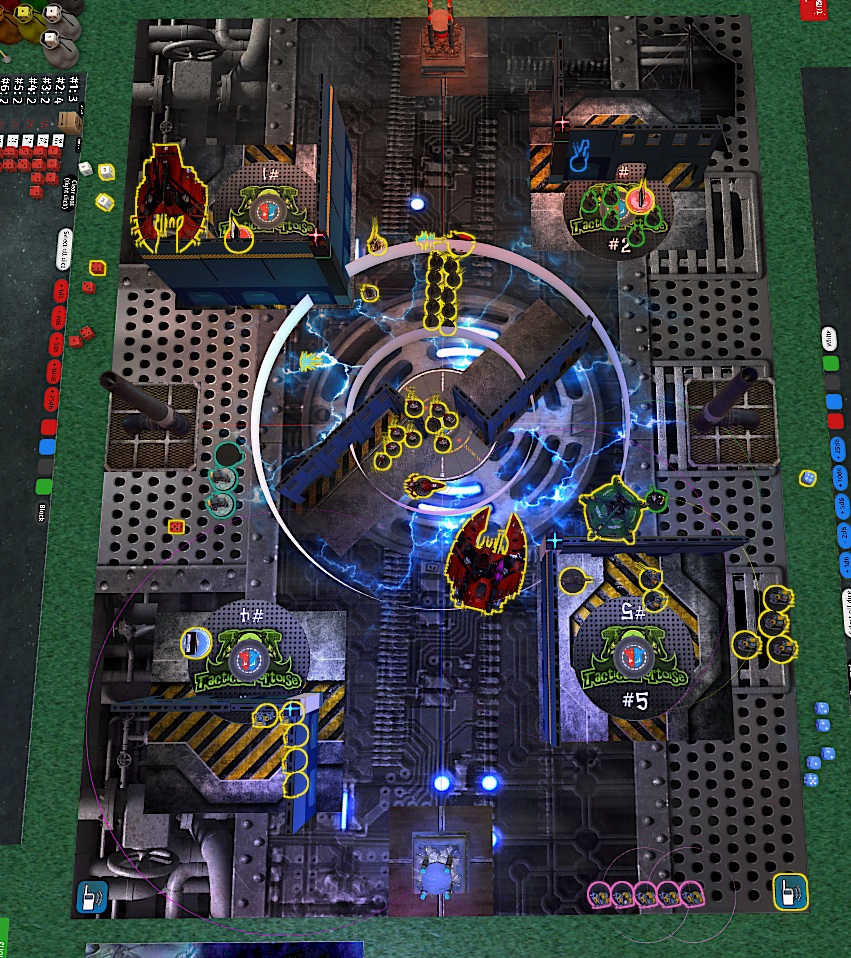Viewport: 851px width, 958px height.
Task: Click the red +2d6 dice button
Action: tap(56, 317)
